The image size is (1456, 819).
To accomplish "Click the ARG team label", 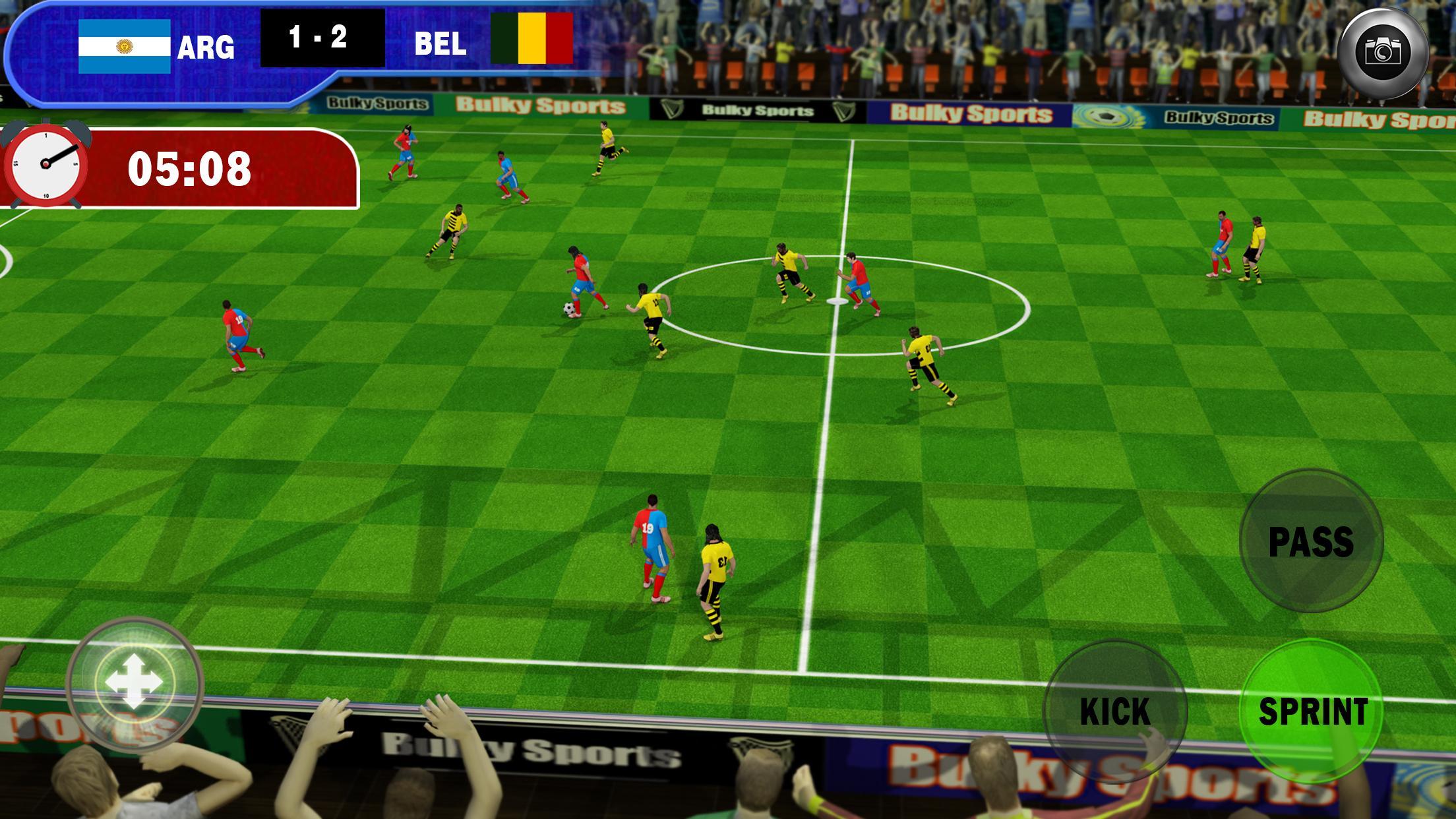I will coord(206,45).
